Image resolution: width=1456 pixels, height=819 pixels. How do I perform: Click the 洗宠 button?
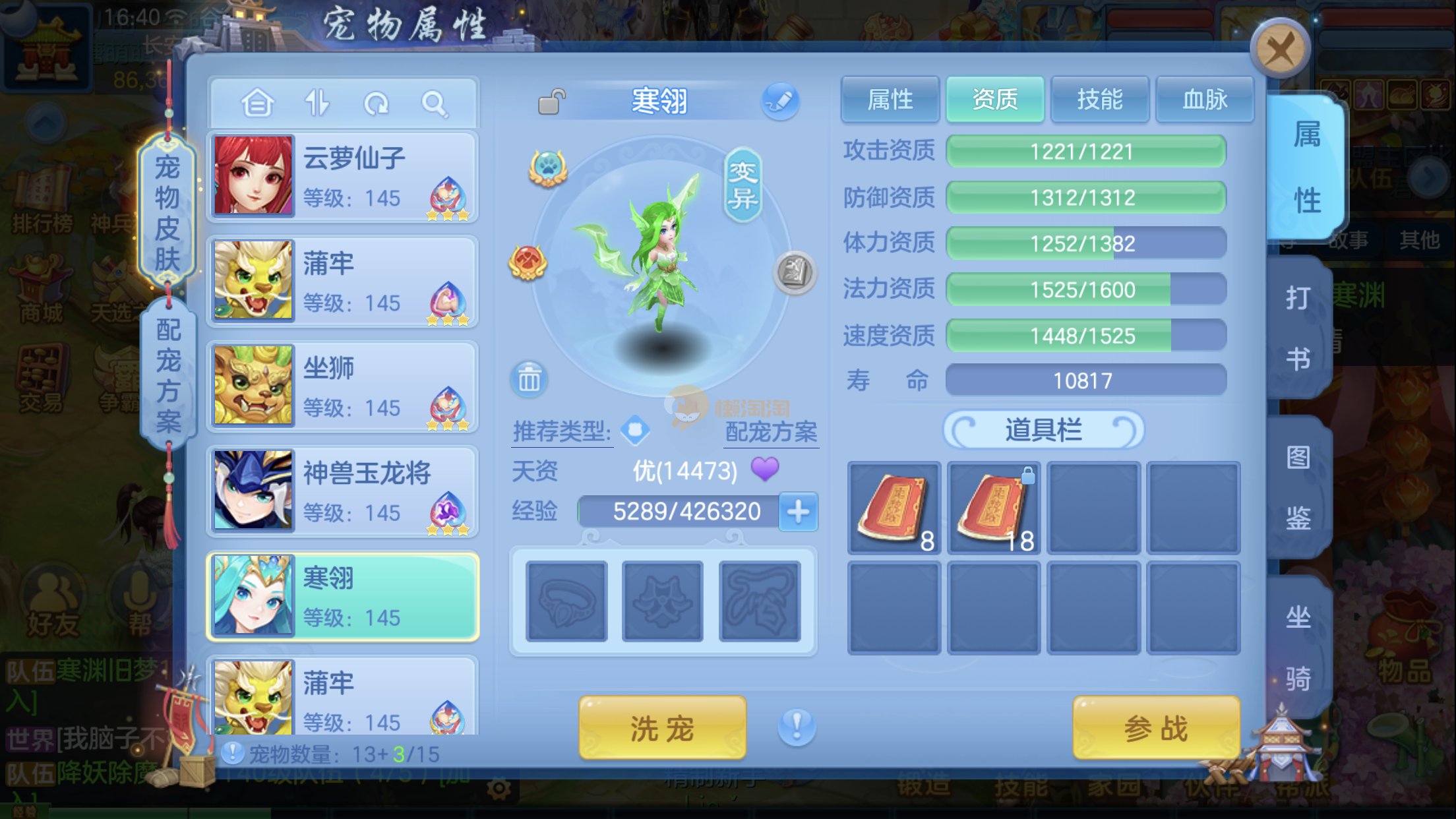coord(662,729)
